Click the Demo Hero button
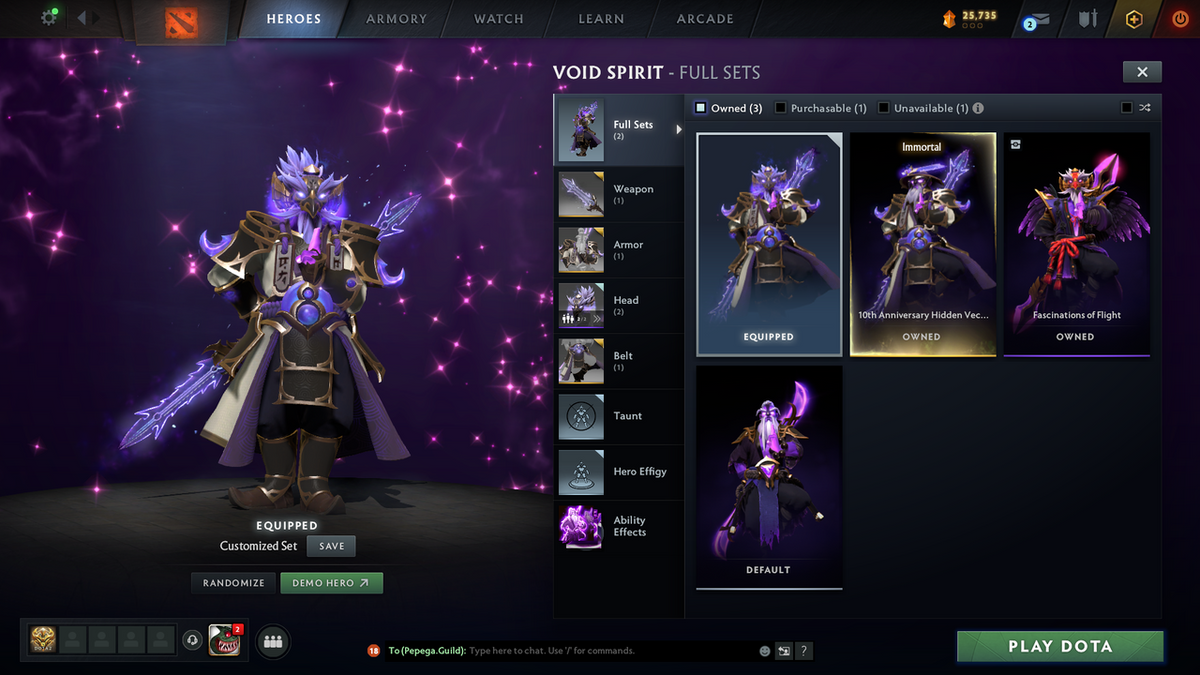 [x=331, y=583]
